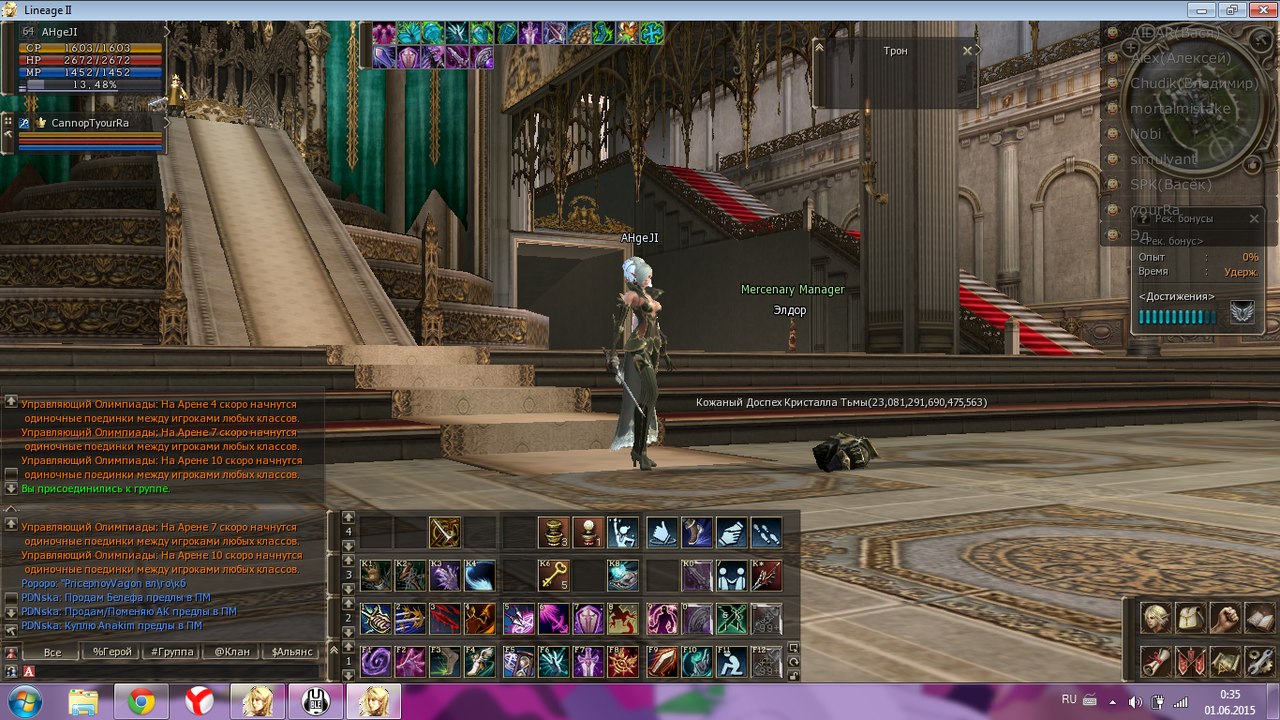Use the golden key item slot
1280x720 pixels.
point(553,576)
